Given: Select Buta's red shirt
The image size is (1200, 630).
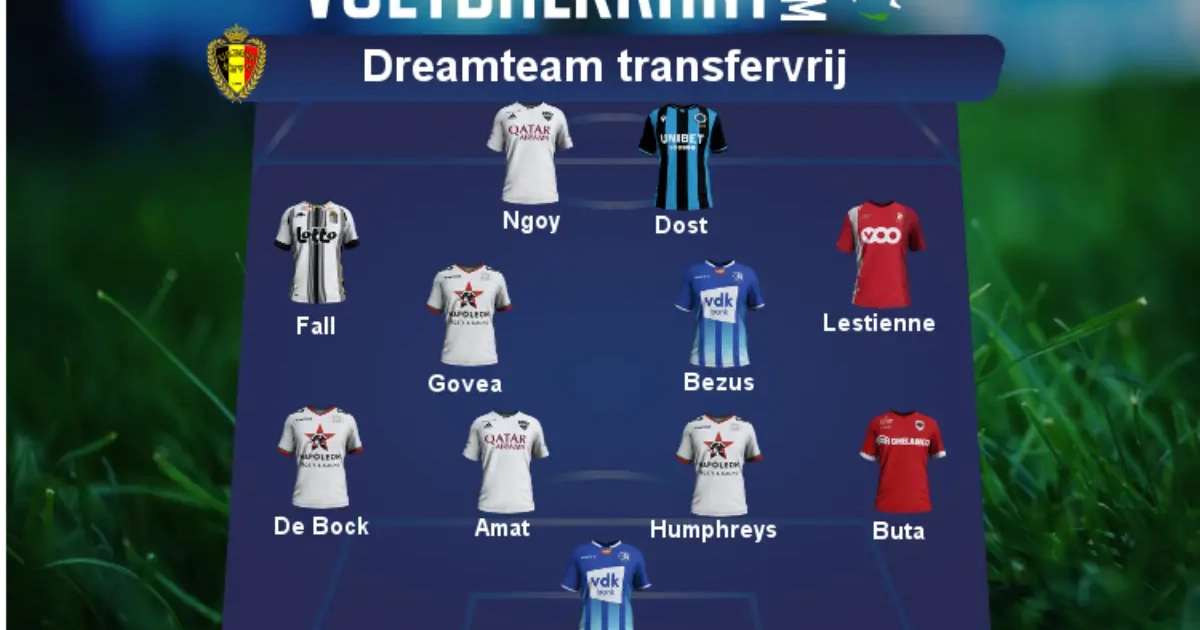Looking at the screenshot, I should pyautogui.click(x=902, y=461).
